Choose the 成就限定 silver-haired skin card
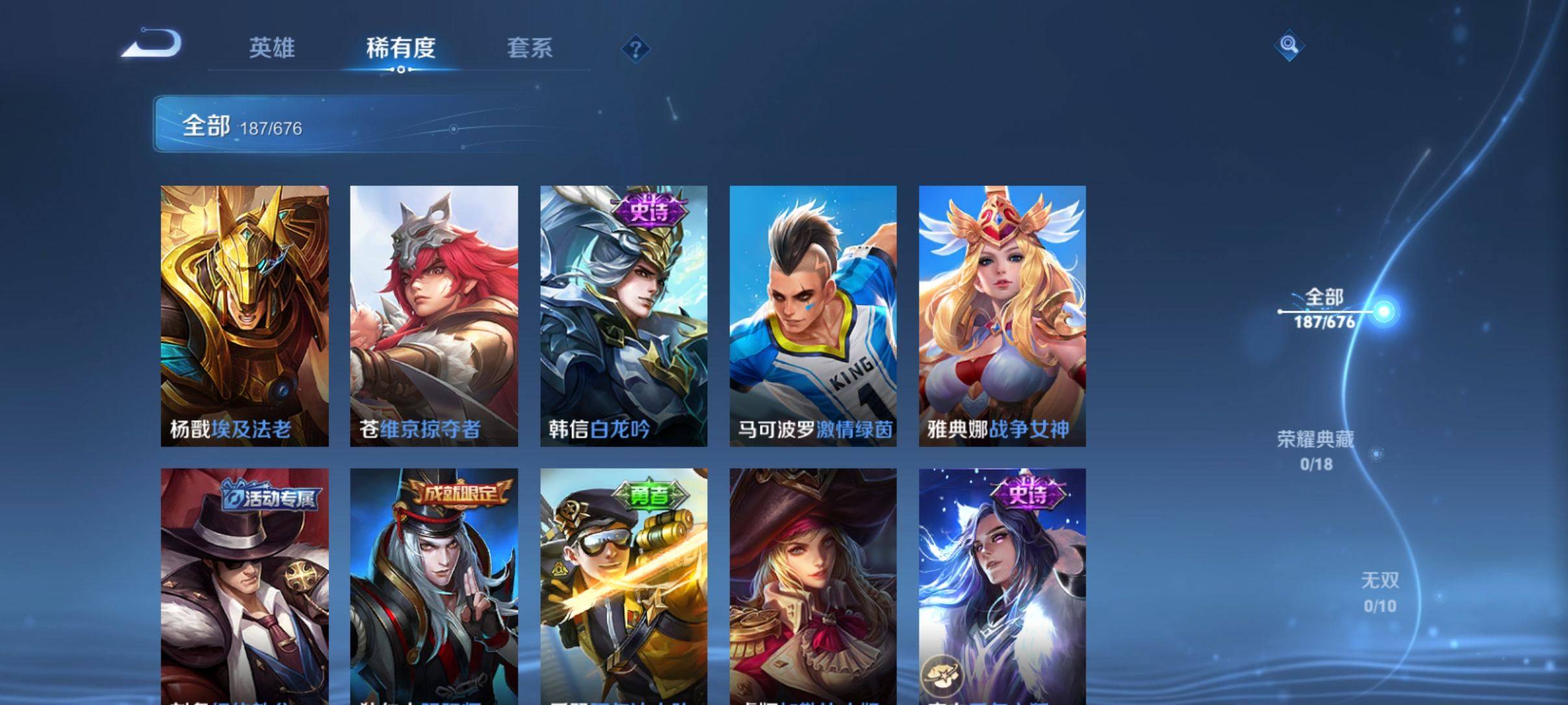1568x705 pixels. coord(434,585)
